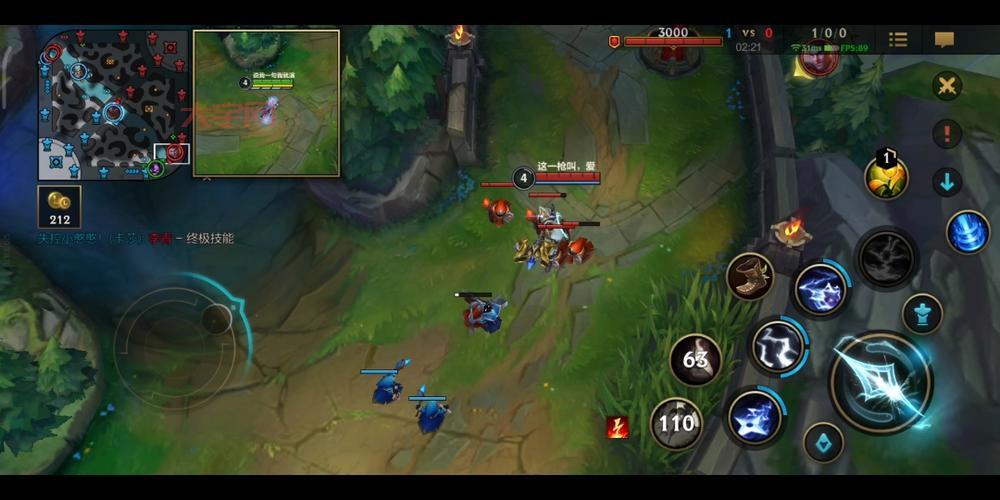Open the minimap
The width and height of the screenshot is (1000, 500).
112,104
